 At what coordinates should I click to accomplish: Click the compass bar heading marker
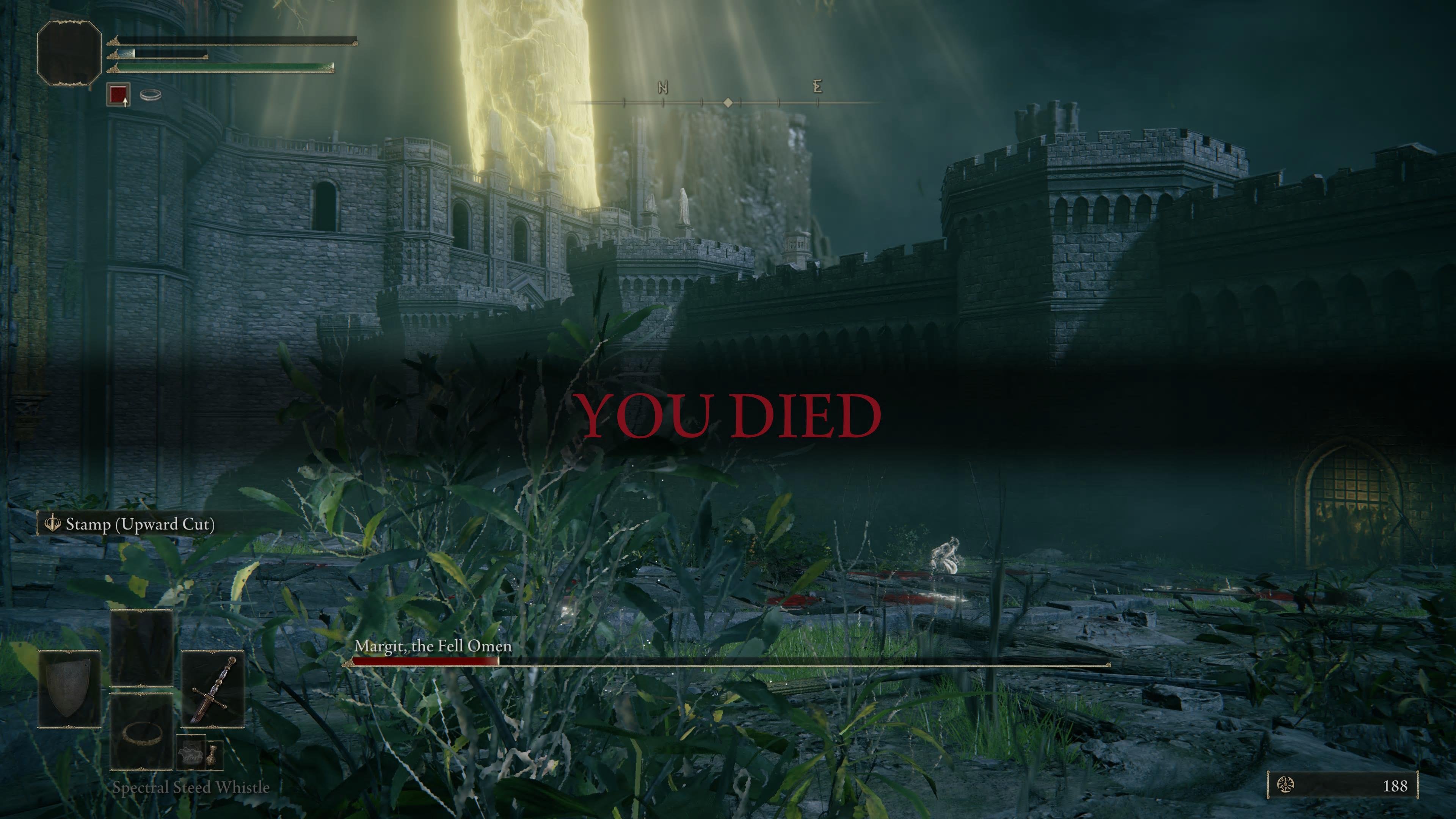tap(728, 102)
